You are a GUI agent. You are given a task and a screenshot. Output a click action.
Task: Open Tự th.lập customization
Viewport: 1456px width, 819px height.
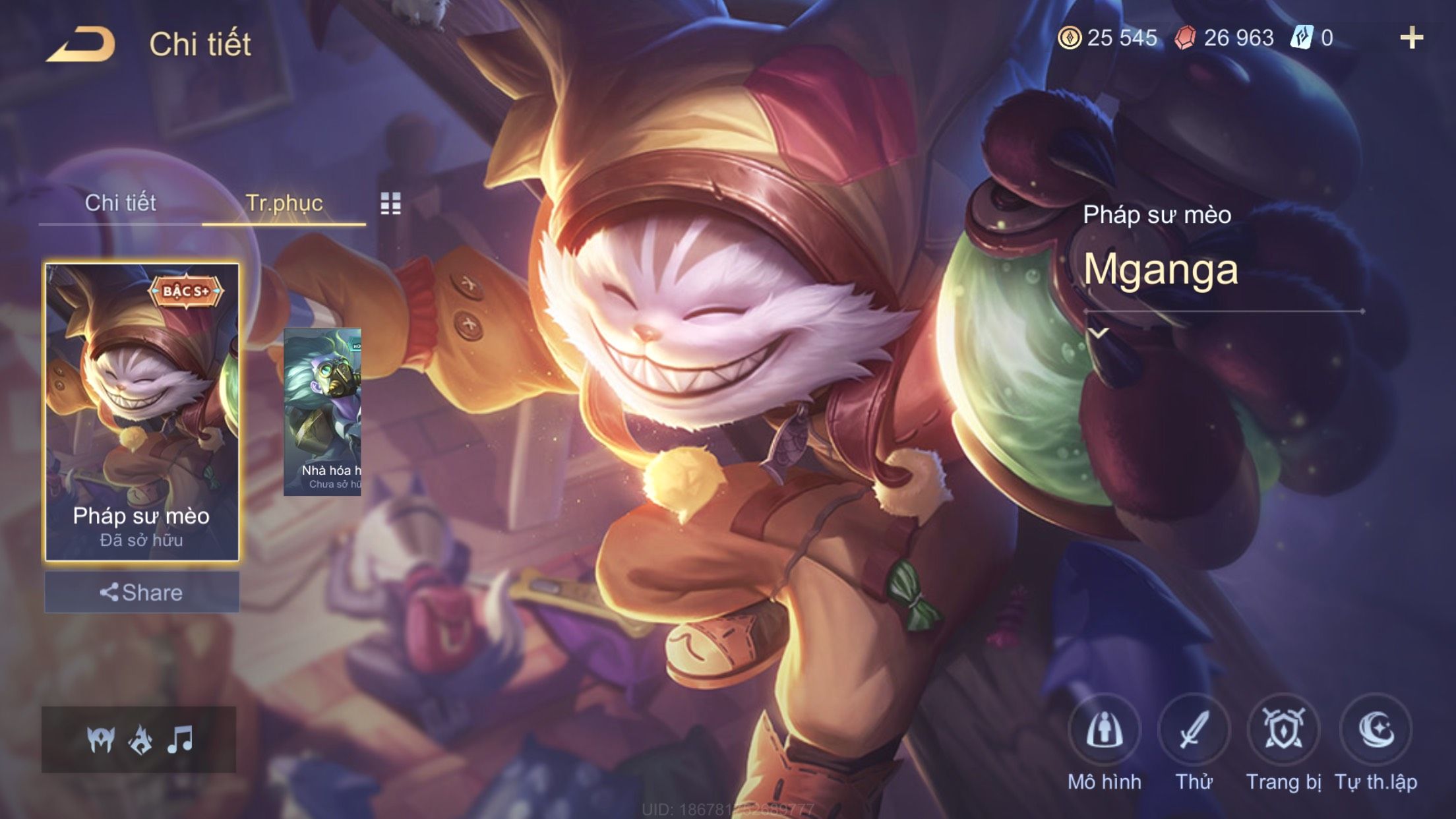pos(1376,731)
